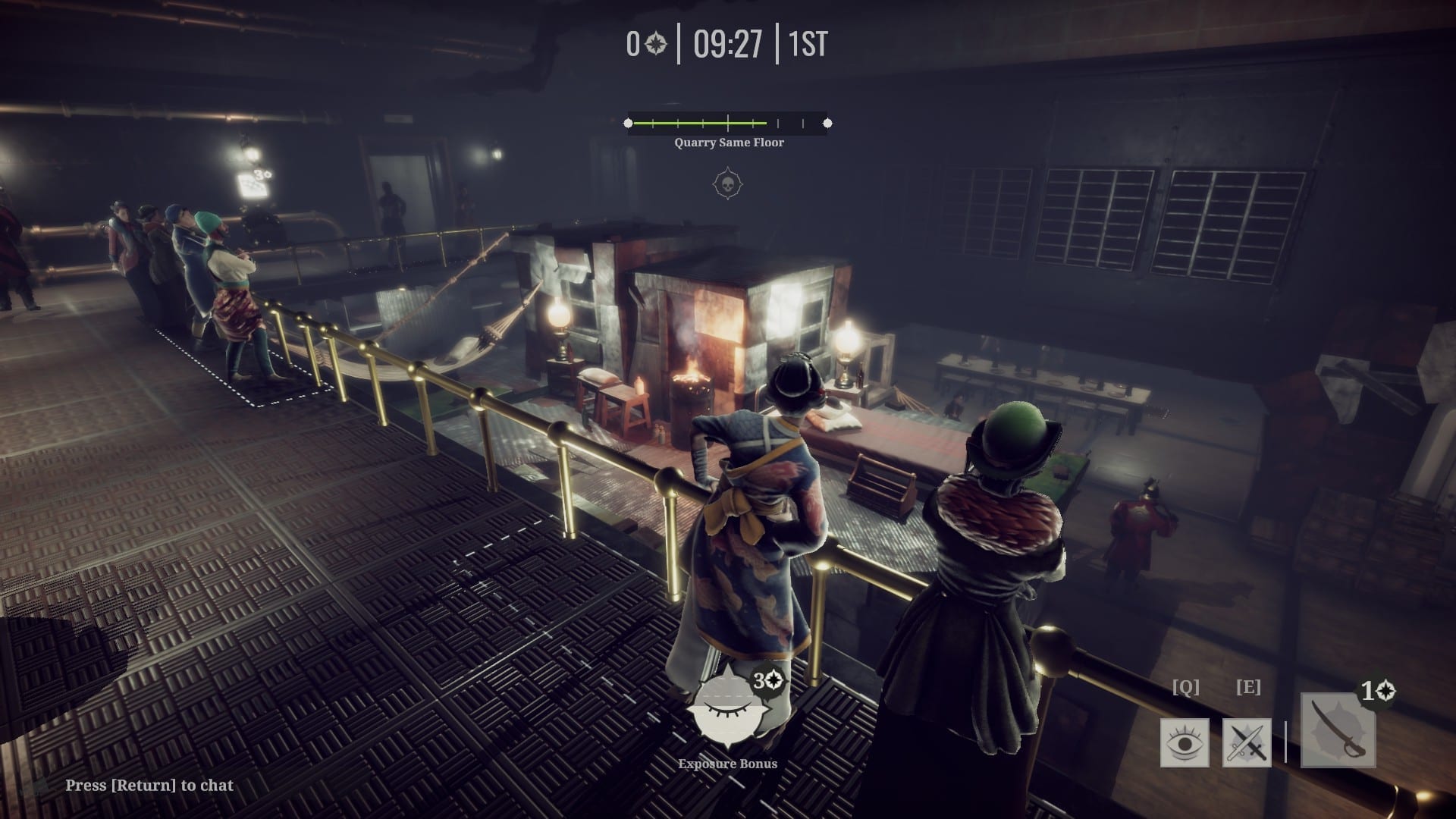The height and width of the screenshot is (819, 1456).
Task: Click the skull quarry compass marker
Action: (x=728, y=184)
